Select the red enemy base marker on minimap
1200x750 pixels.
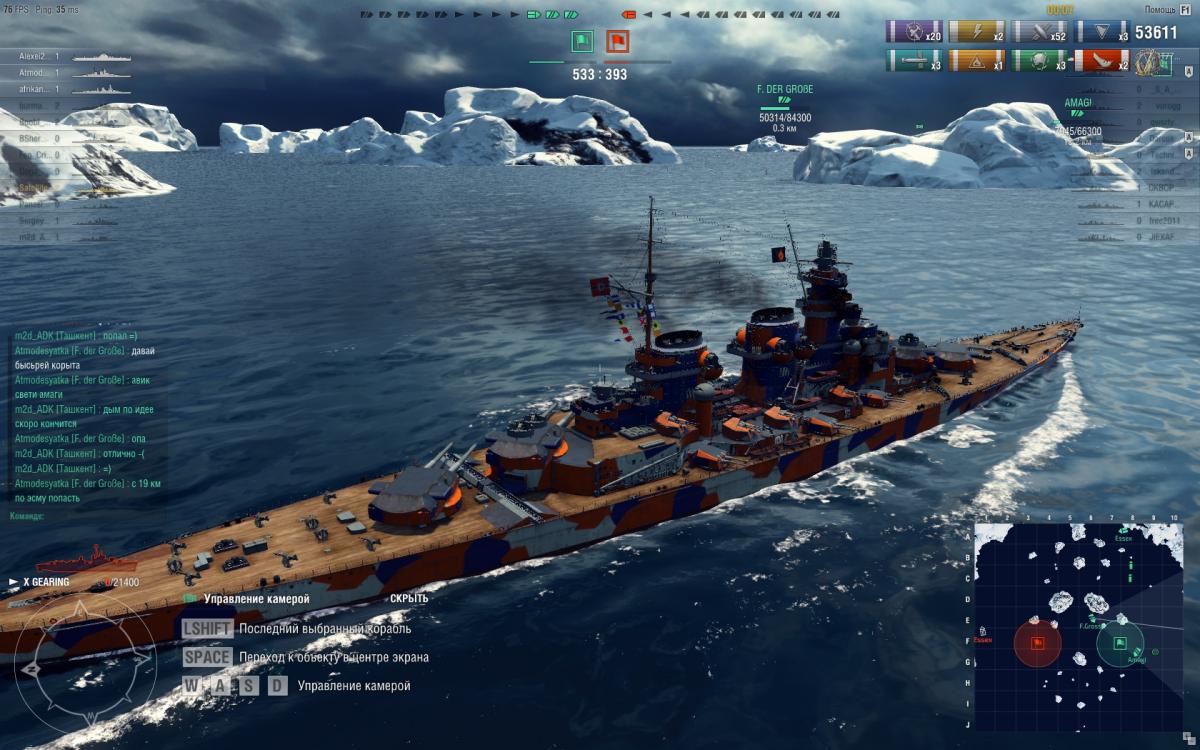[1037, 641]
